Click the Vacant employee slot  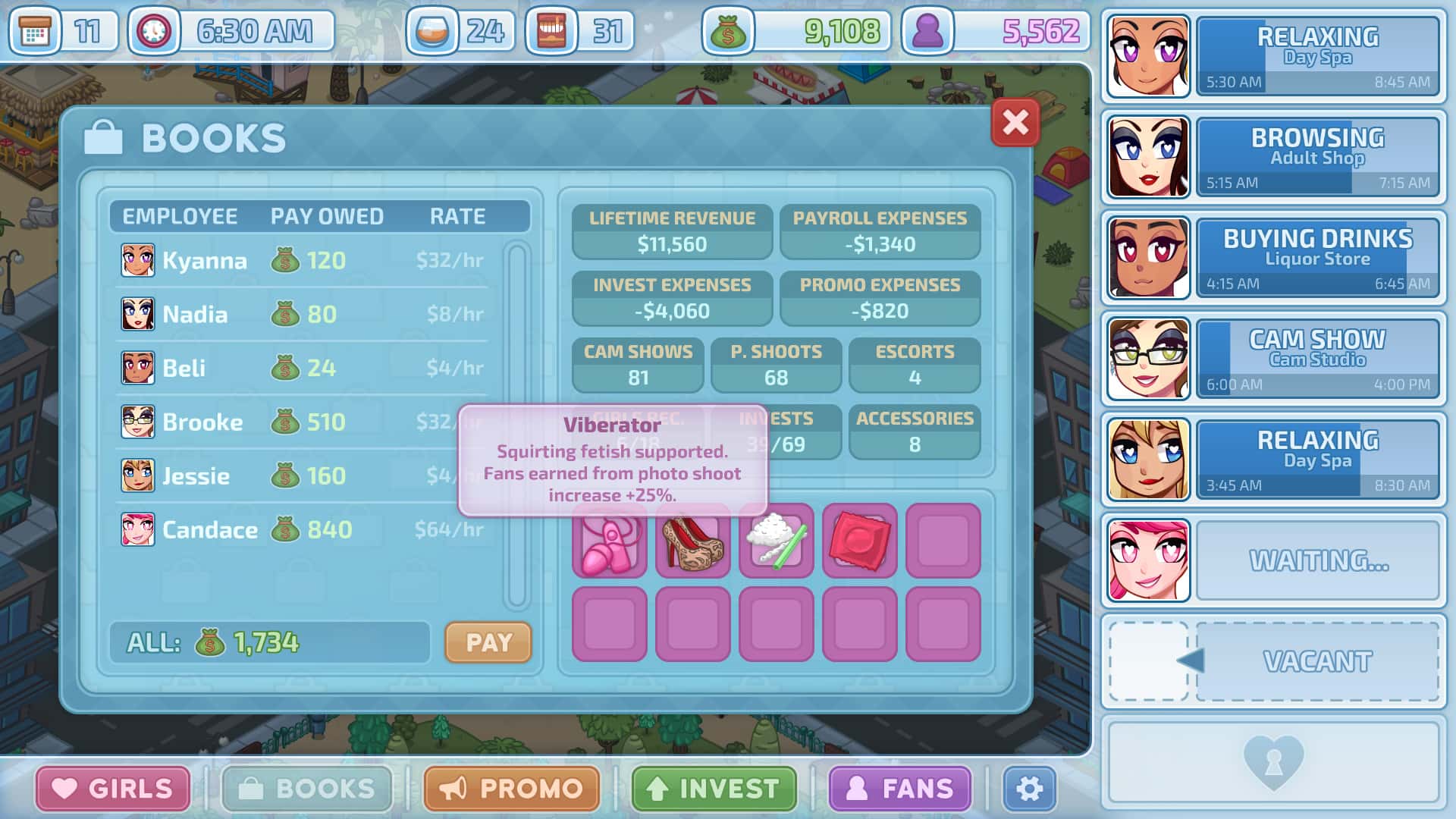[1317, 661]
